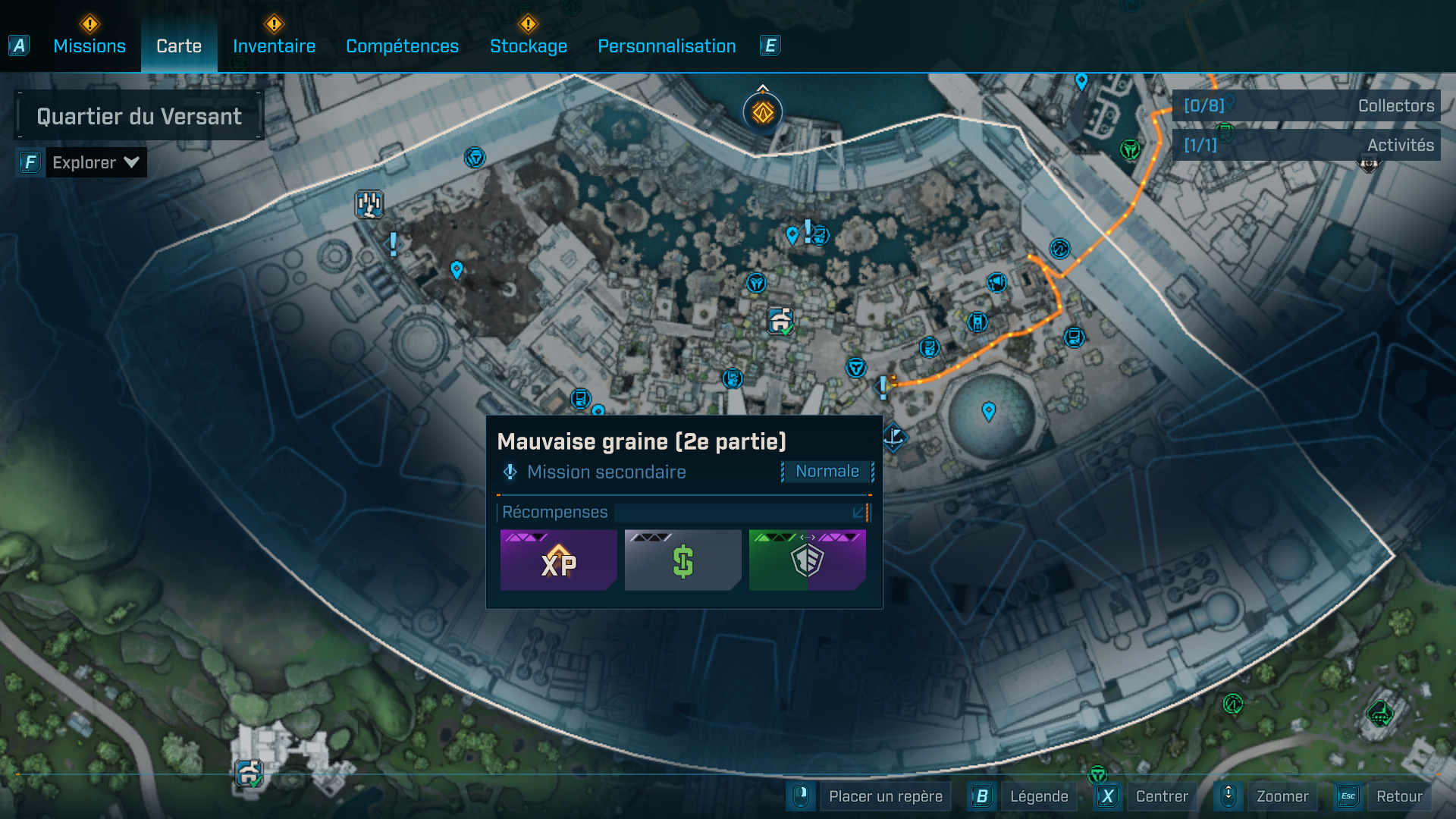Screen dimensions: 1456x819
Task: Expand the Explorer dropdown
Action: [96, 162]
